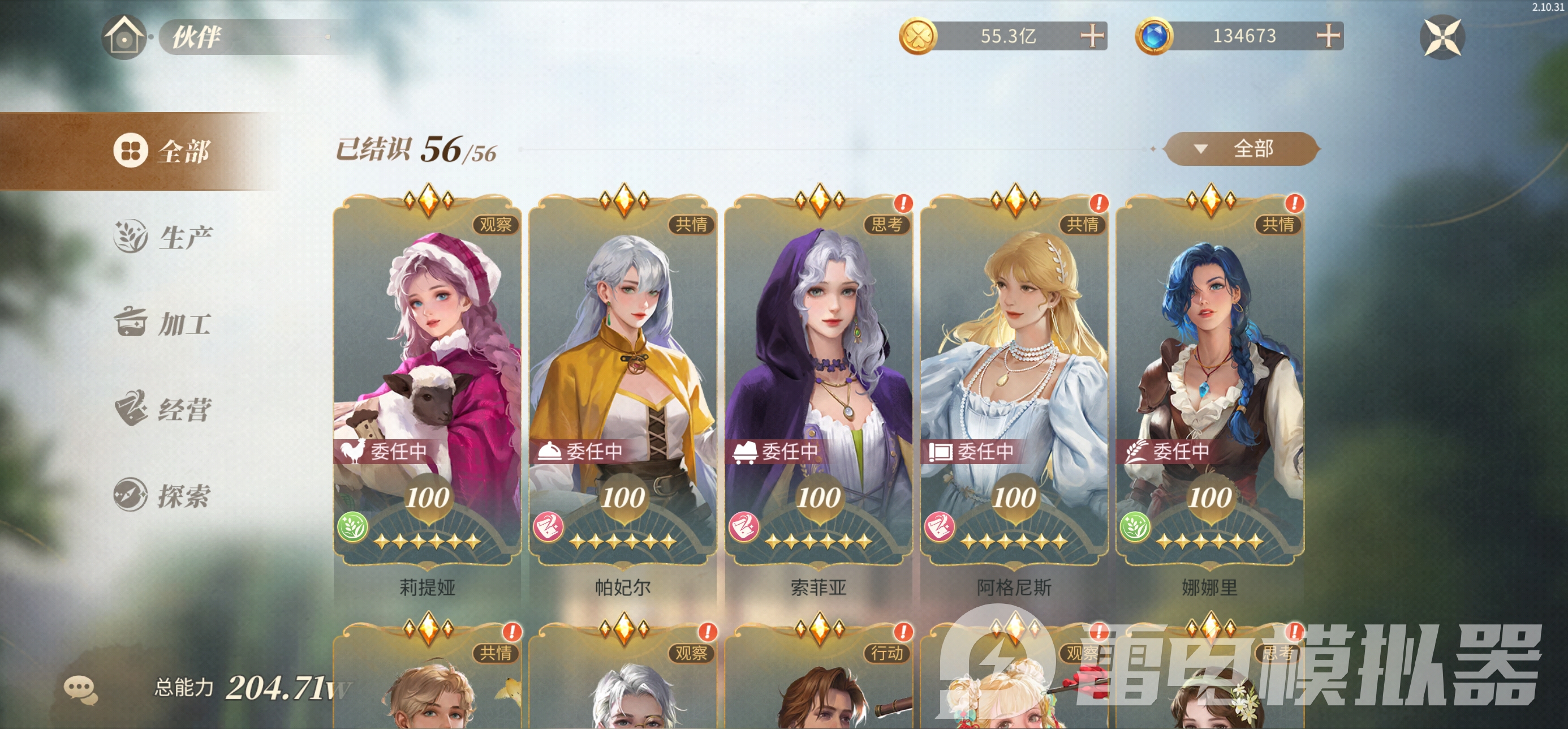Add more blue gems with the plus button

point(1328,36)
